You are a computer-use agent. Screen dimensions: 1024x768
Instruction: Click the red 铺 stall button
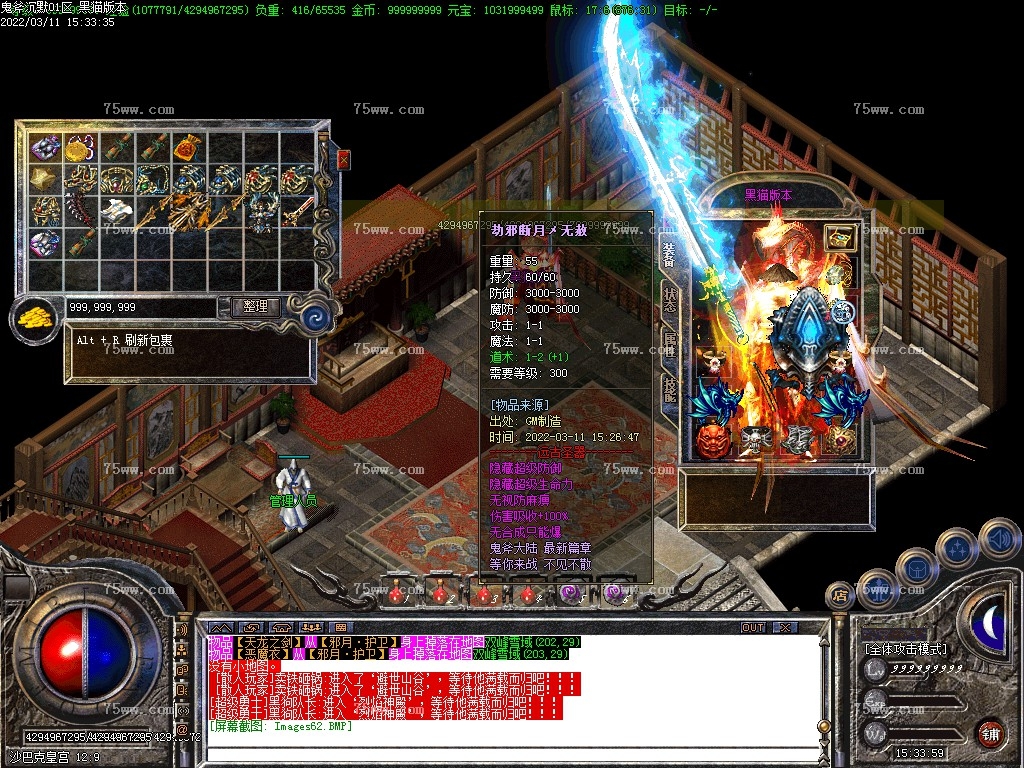click(990, 733)
